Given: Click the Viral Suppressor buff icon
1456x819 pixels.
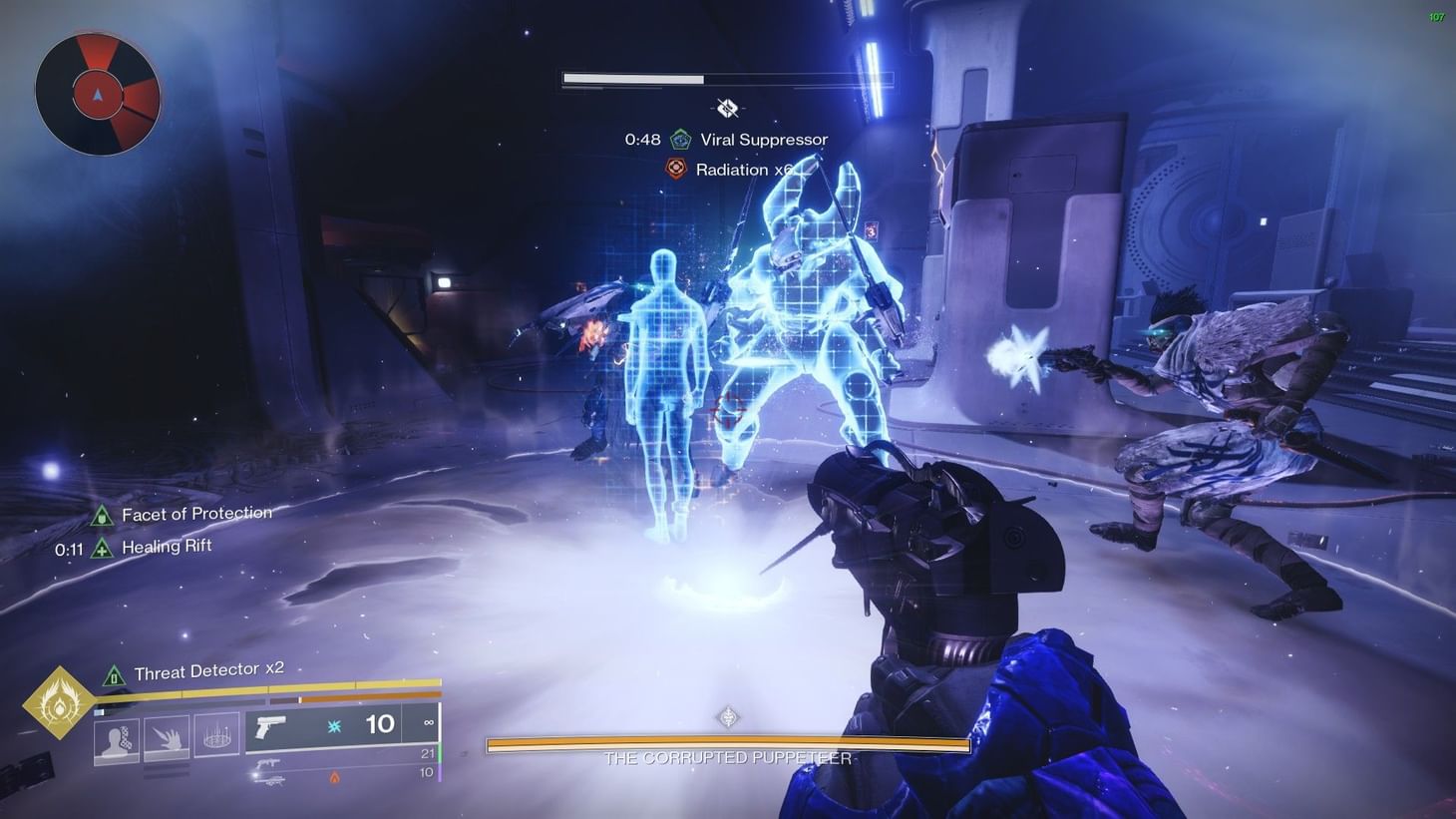Looking at the screenshot, I should (x=681, y=139).
